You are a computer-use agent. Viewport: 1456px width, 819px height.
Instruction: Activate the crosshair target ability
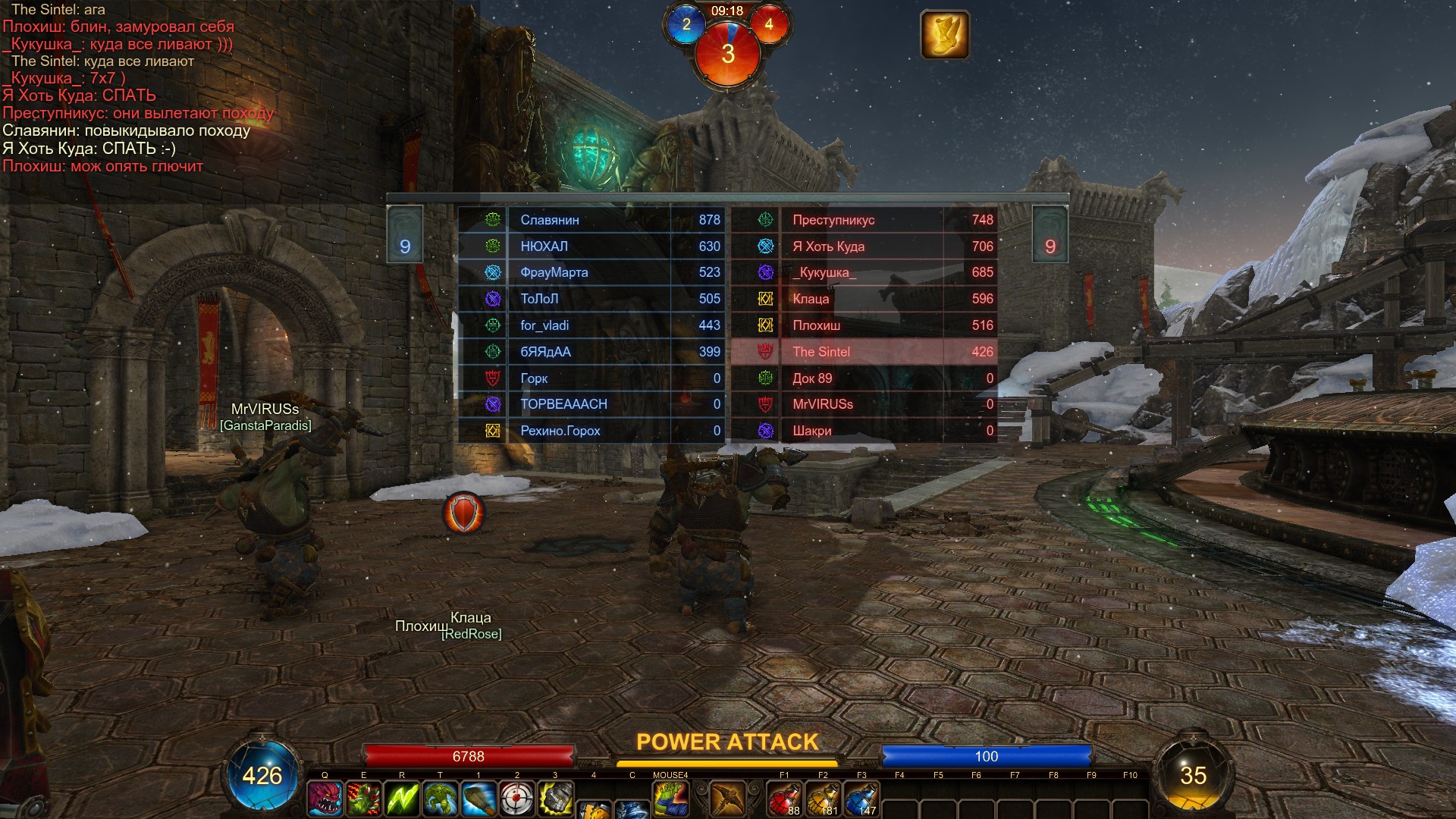(x=517, y=799)
